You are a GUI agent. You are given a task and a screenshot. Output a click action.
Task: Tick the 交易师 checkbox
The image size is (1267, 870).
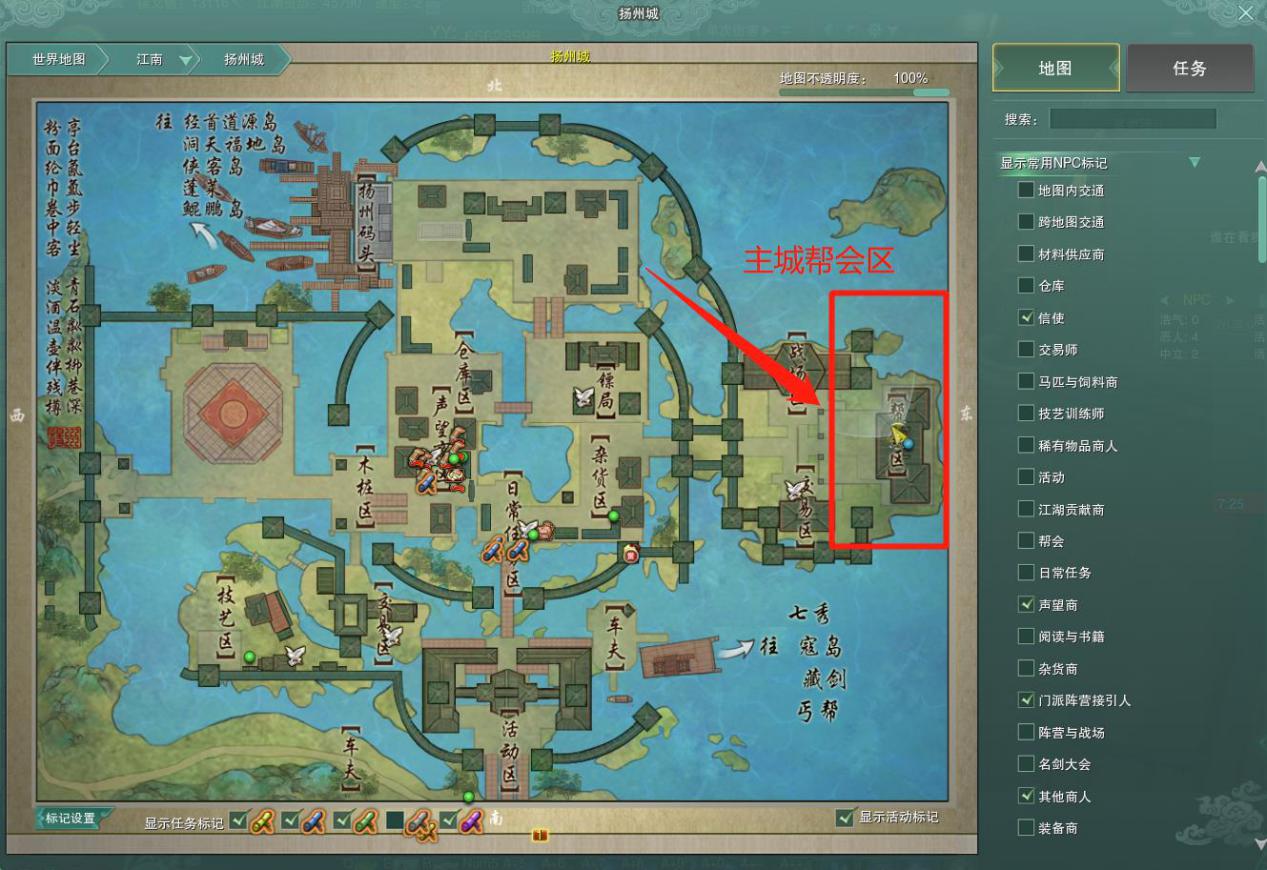click(1026, 349)
